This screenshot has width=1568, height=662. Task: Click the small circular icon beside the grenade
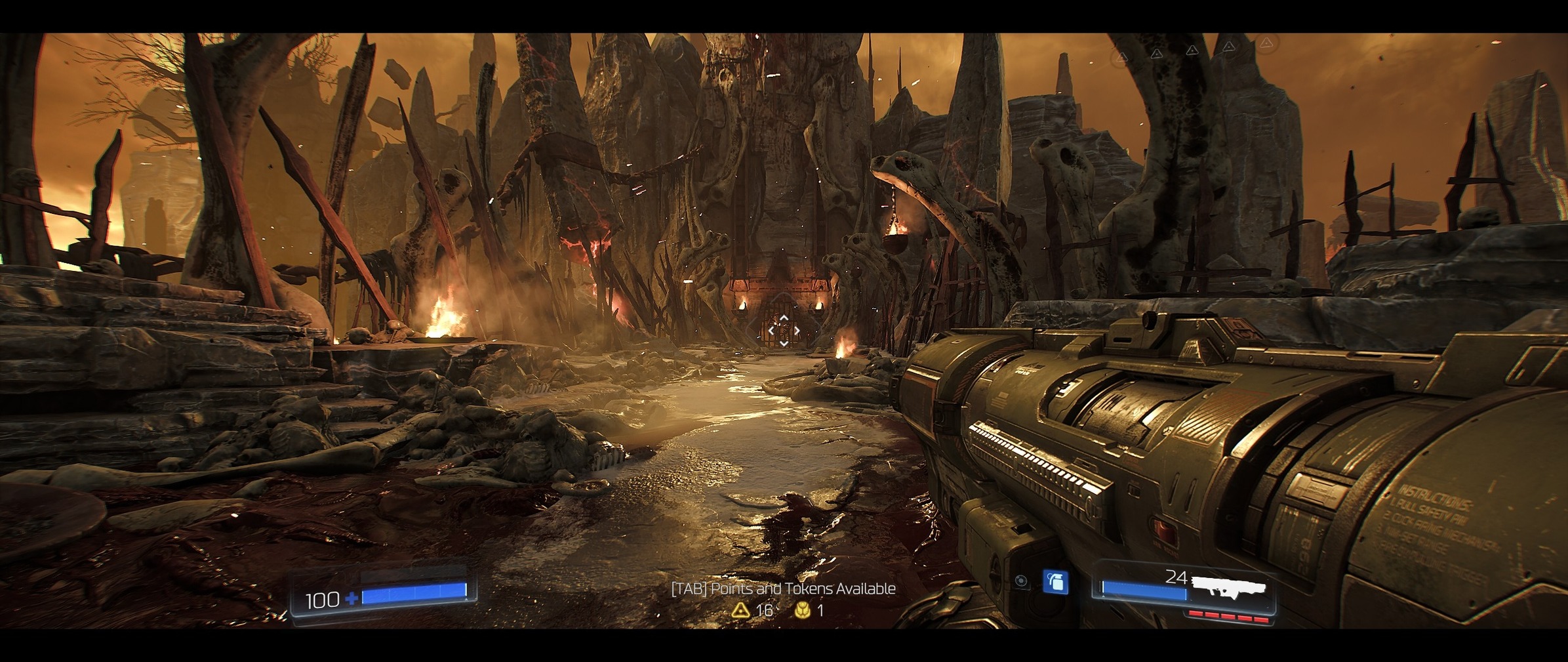click(x=1020, y=581)
